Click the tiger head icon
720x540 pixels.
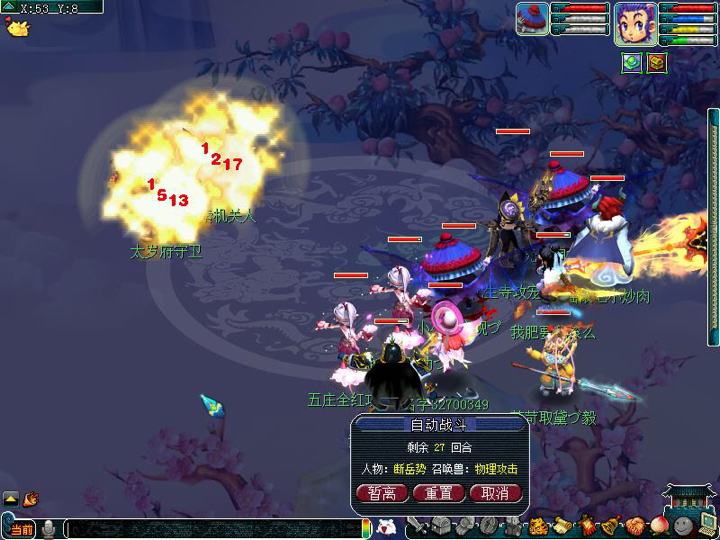point(537,527)
